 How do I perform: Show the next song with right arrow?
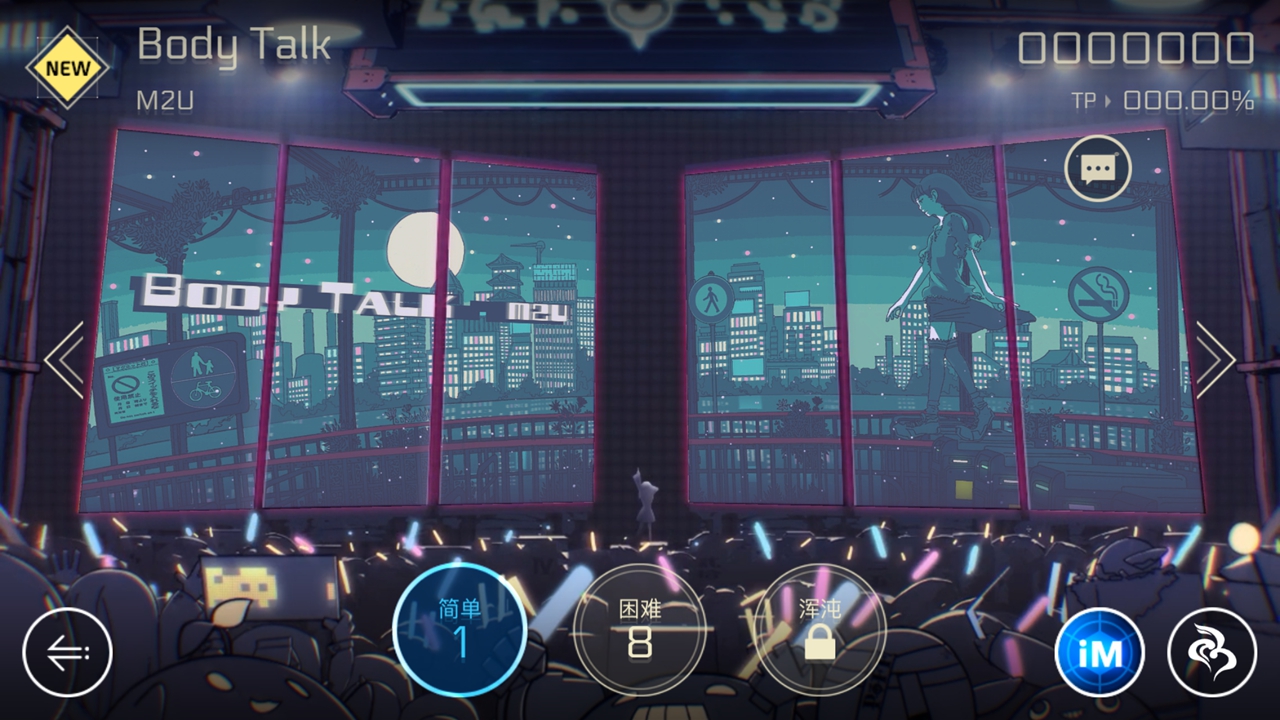1215,360
